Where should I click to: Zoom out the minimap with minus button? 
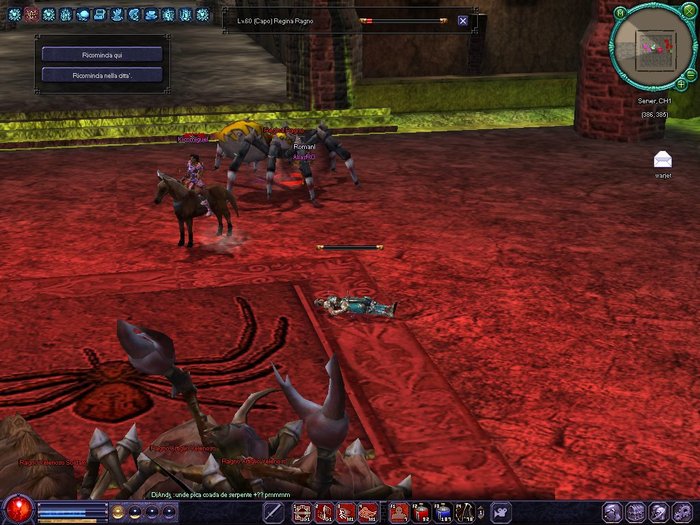pyautogui.click(x=693, y=76)
